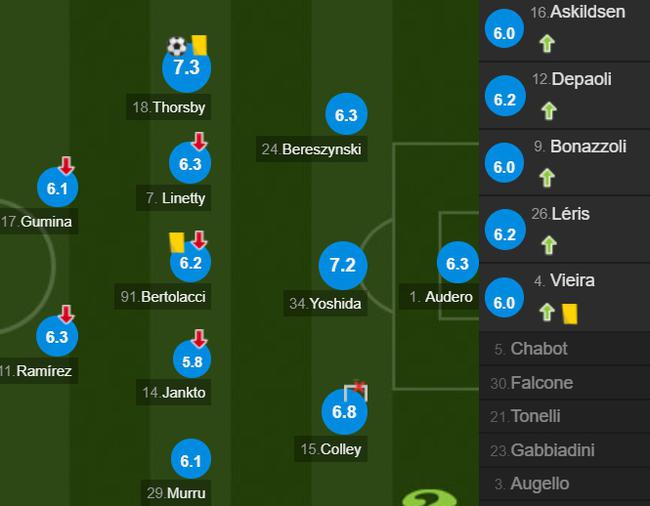This screenshot has height=506, width=650.
Task: Select Jankto's 5.8 rating marker
Action: point(190,360)
